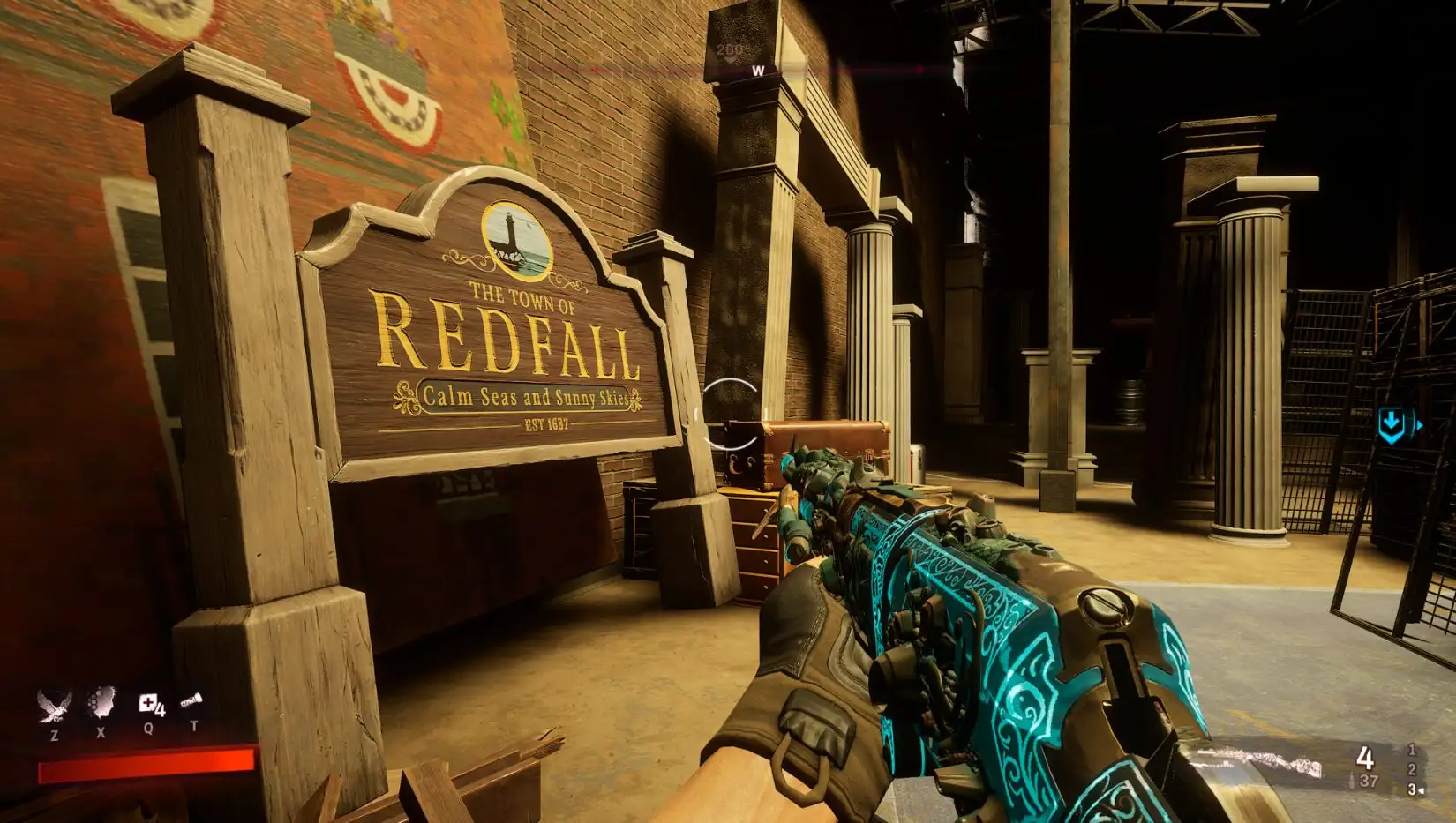The image size is (1456, 823).
Task: Switch to weapon slot 2
Action: pyautogui.click(x=1412, y=770)
